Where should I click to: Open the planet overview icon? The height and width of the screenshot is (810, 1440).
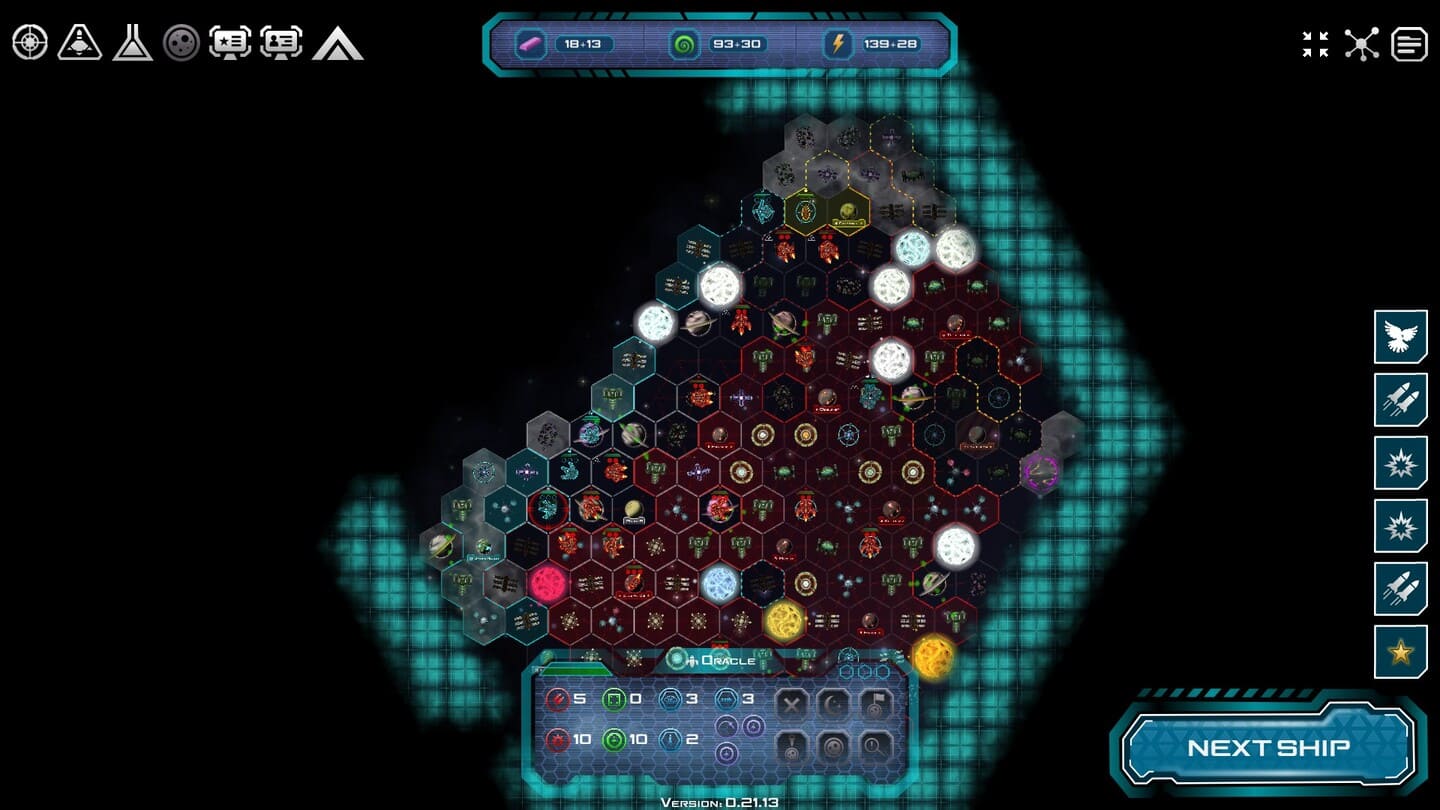pos(182,42)
